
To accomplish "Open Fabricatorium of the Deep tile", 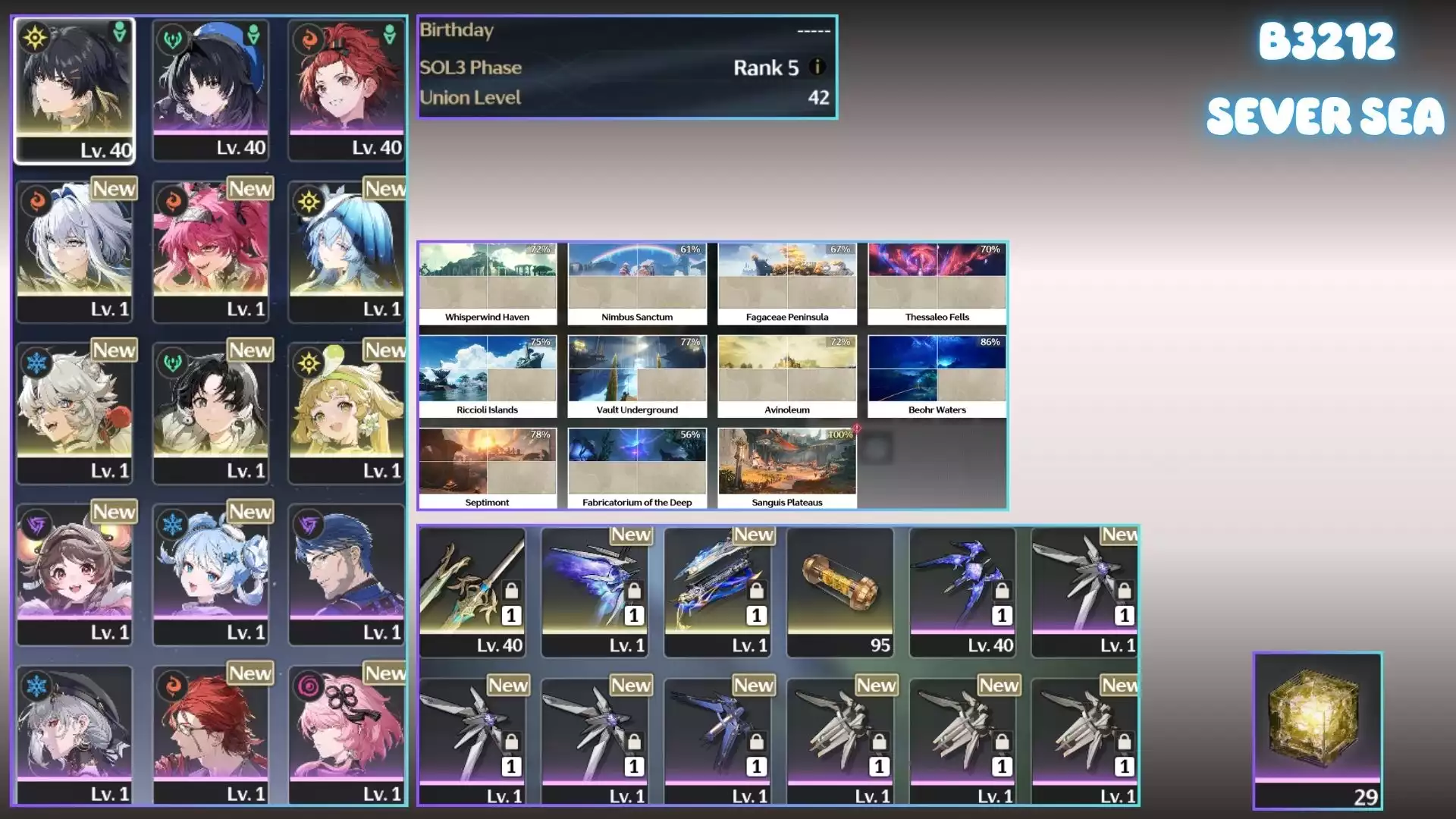I will pyautogui.click(x=637, y=469).
